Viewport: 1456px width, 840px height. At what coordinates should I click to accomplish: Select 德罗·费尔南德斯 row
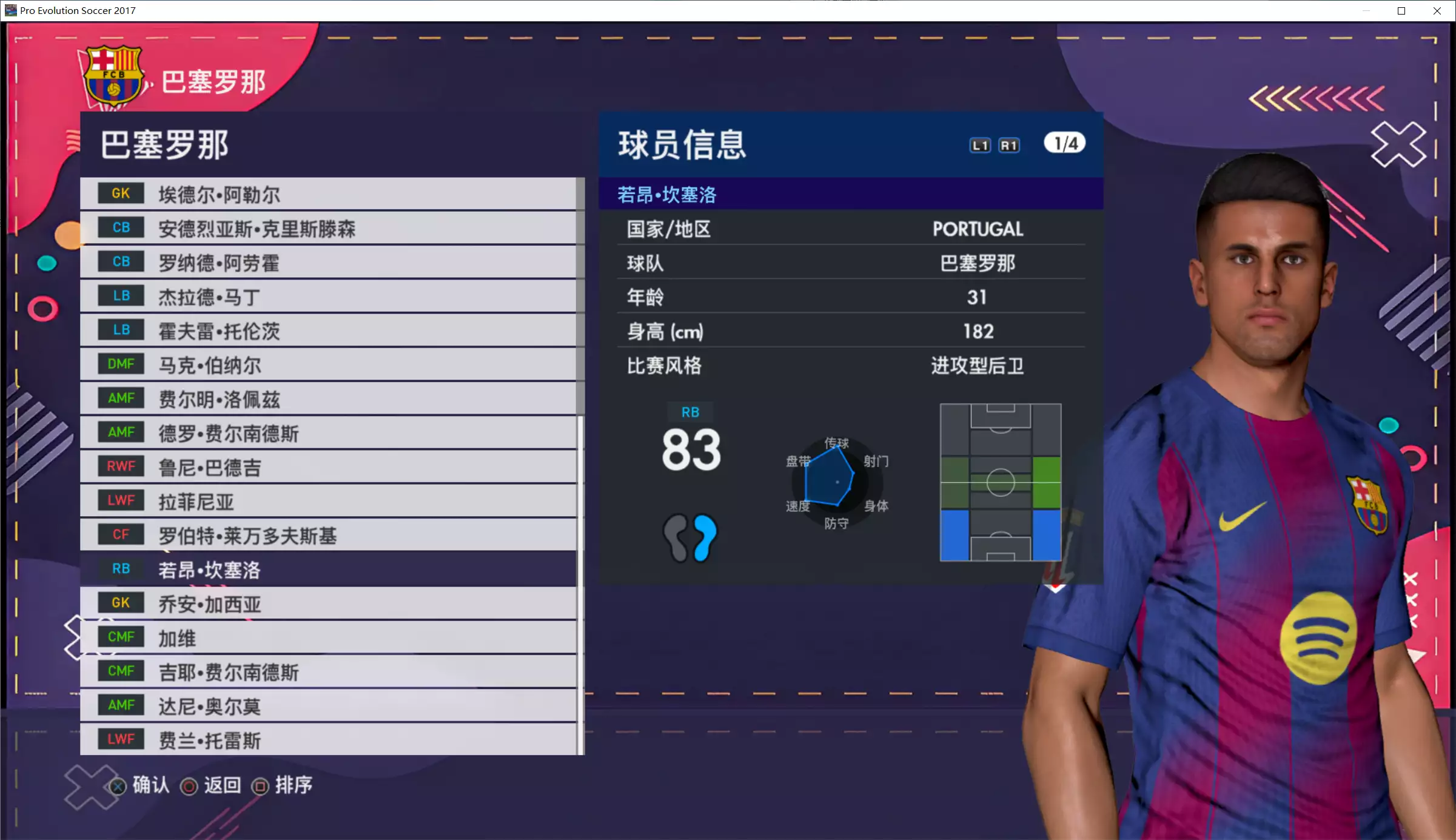(327, 432)
